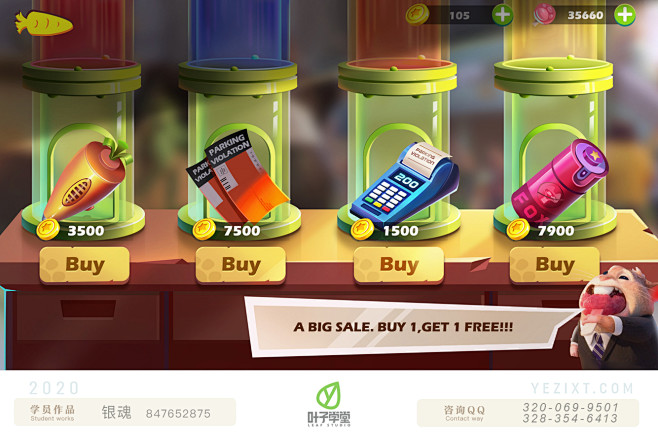
Task: Select the pink battery can item
Action: click(x=555, y=180)
